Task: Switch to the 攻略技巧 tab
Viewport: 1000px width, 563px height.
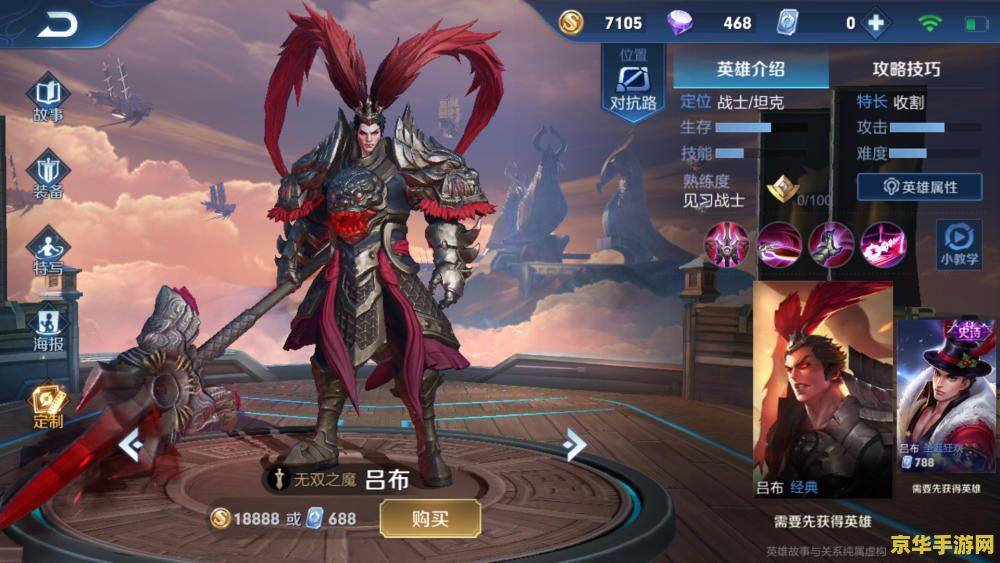Action: [906, 69]
